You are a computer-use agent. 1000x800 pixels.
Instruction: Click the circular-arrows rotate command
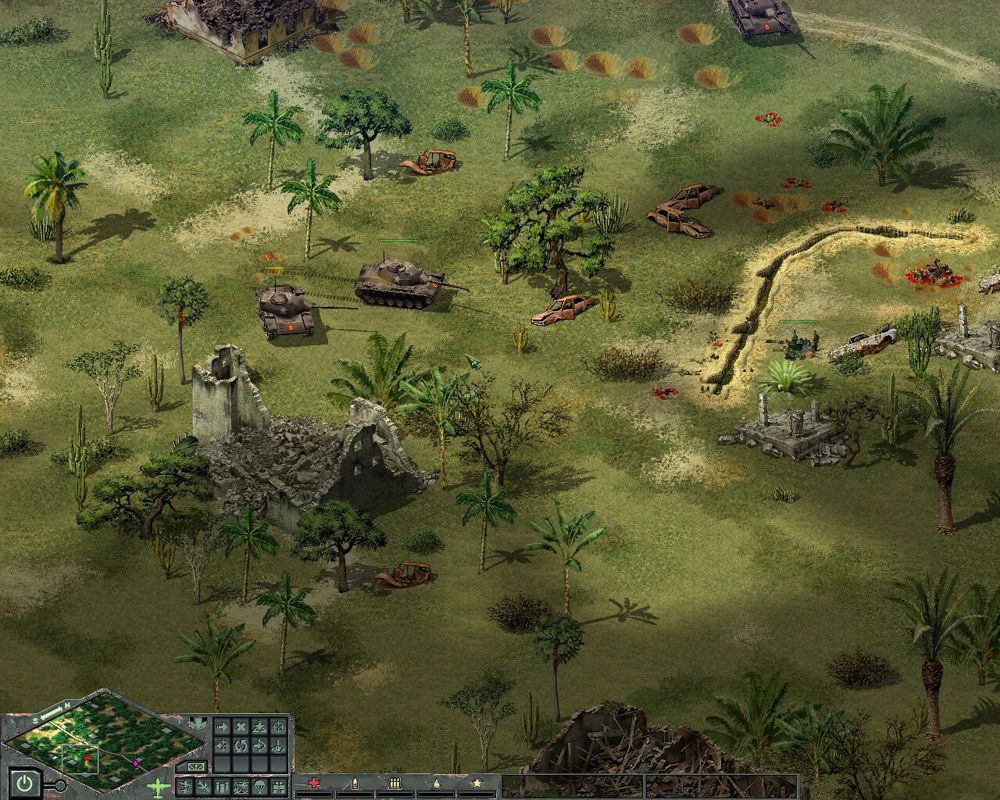(241, 746)
